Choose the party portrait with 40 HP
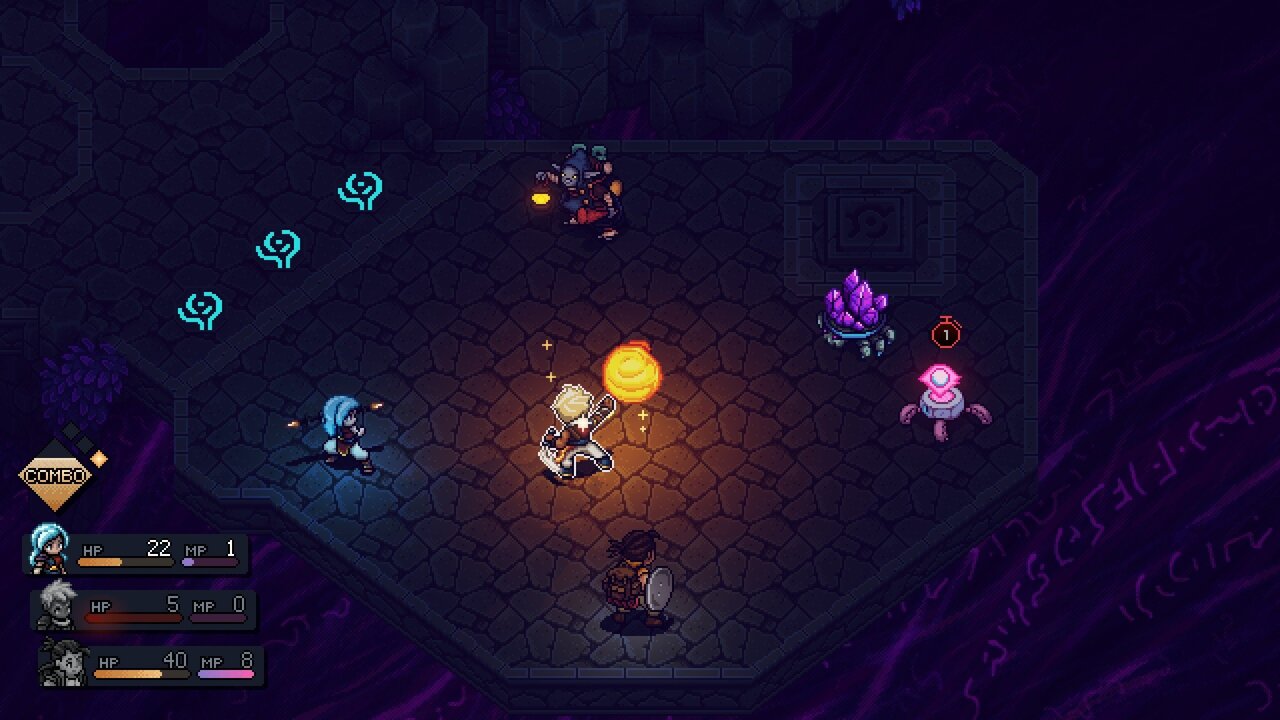This screenshot has width=1280, height=720. 64,662
